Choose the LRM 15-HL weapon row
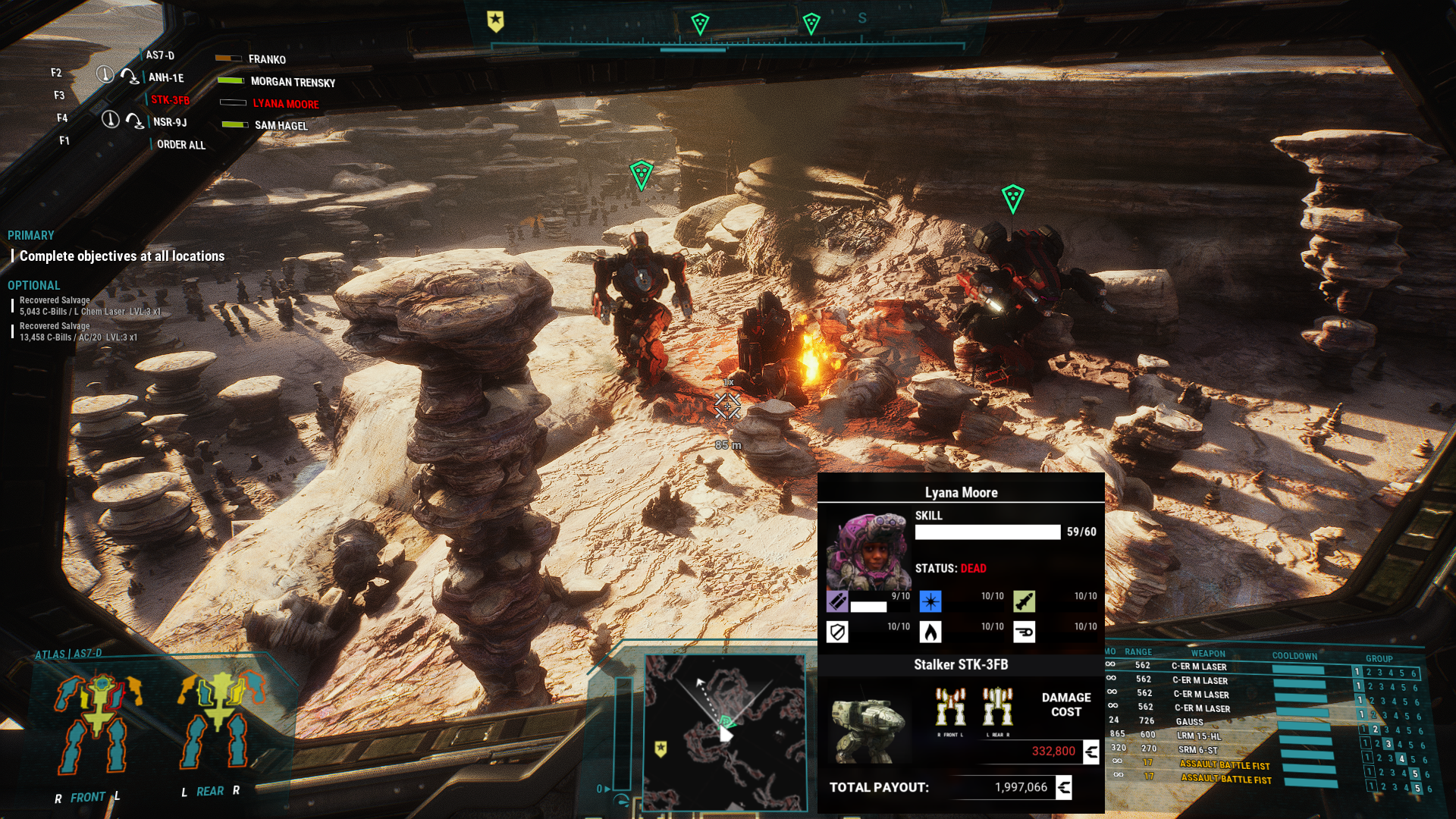This screenshot has height=819, width=1456. (x=1198, y=736)
